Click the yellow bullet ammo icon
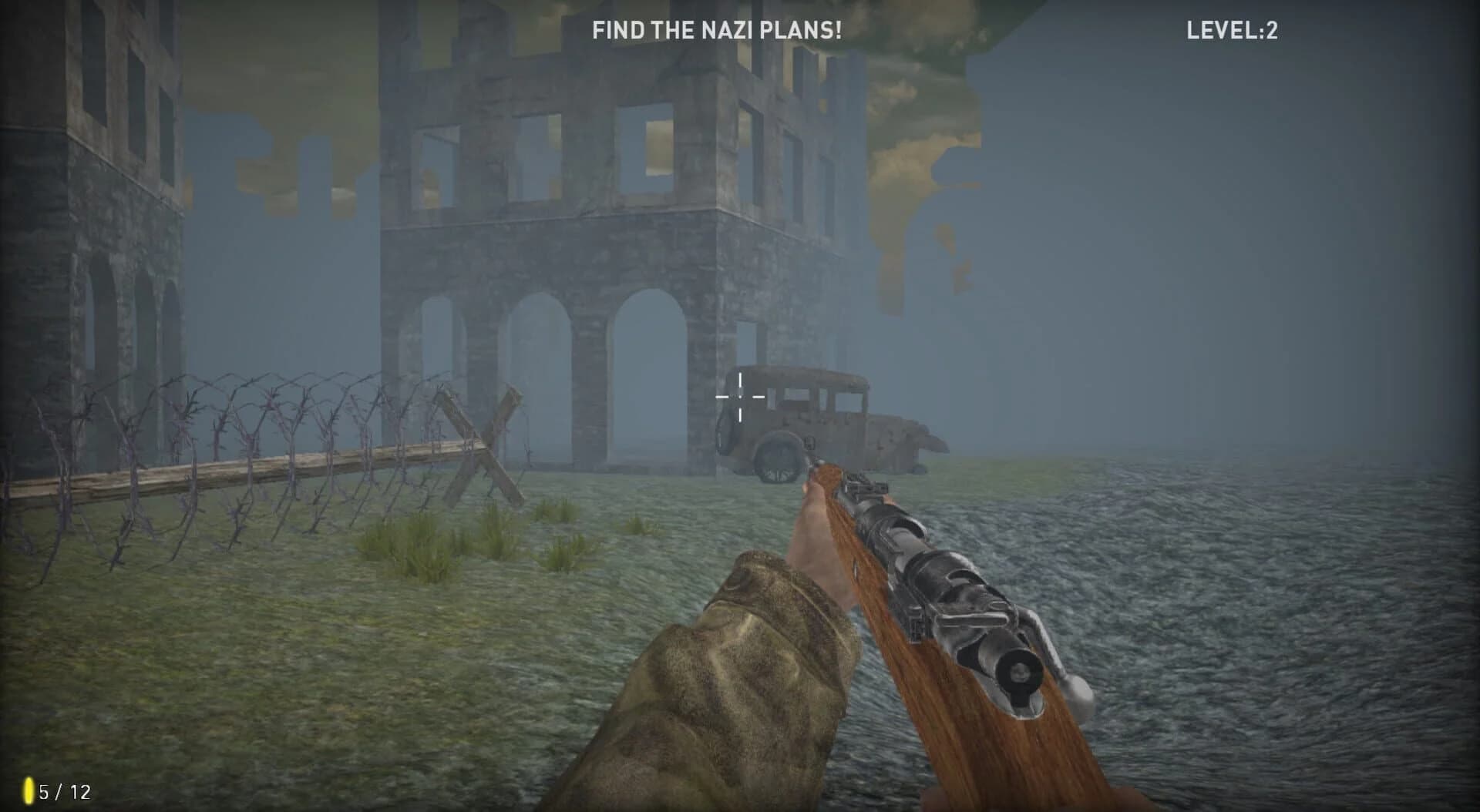The width and height of the screenshot is (1480, 812). click(29, 790)
